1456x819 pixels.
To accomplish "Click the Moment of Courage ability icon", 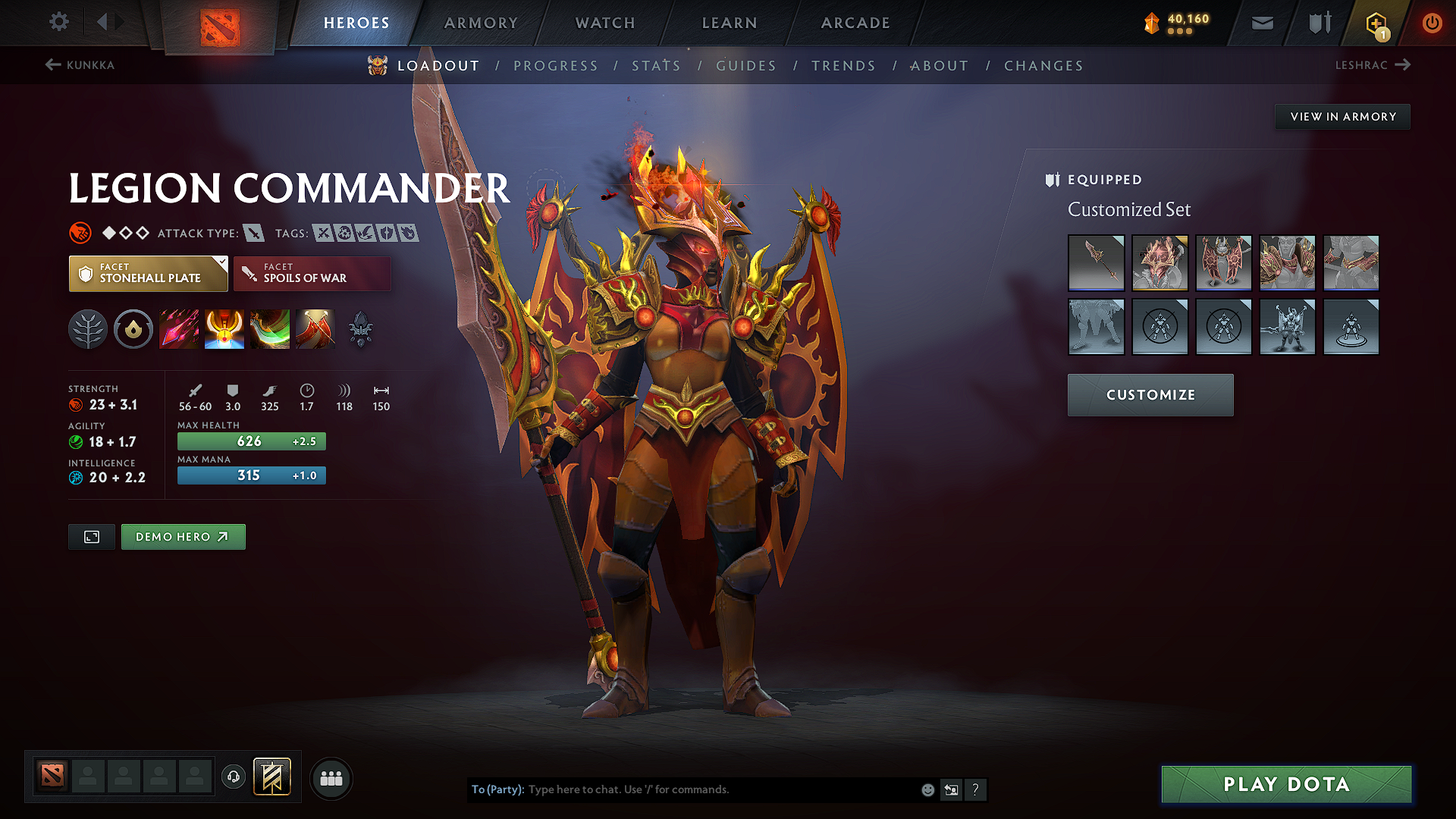I will [270, 328].
